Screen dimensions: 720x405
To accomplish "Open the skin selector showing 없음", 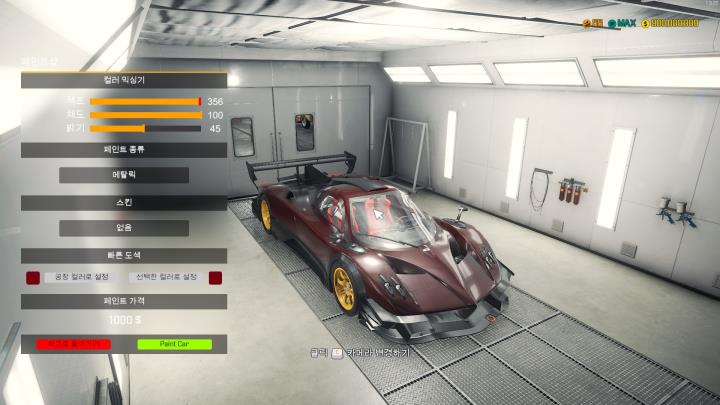I will [124, 227].
